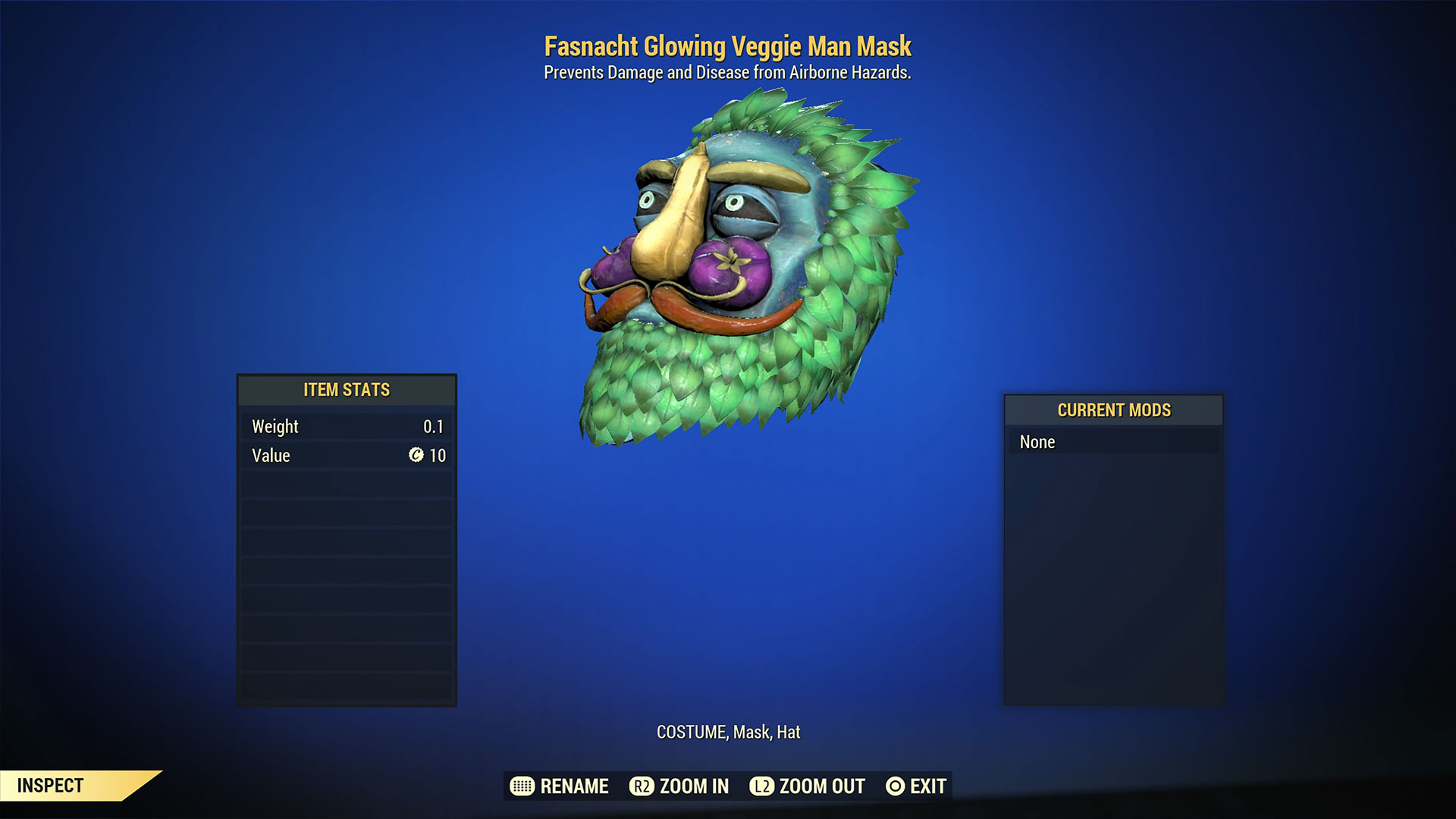Select Zoom In for the mask preview
Image resolution: width=1456 pixels, height=819 pixels.
(679, 786)
